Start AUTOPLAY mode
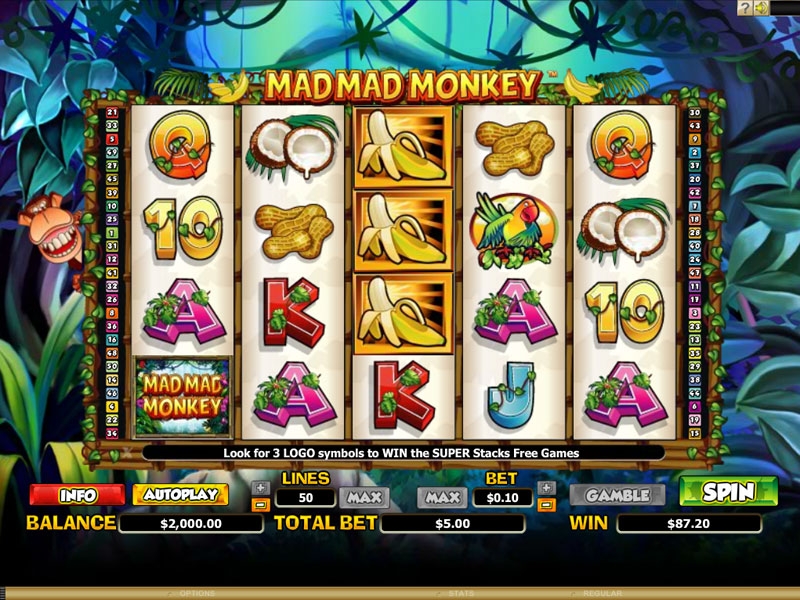Viewport: 800px width, 600px height. point(180,495)
